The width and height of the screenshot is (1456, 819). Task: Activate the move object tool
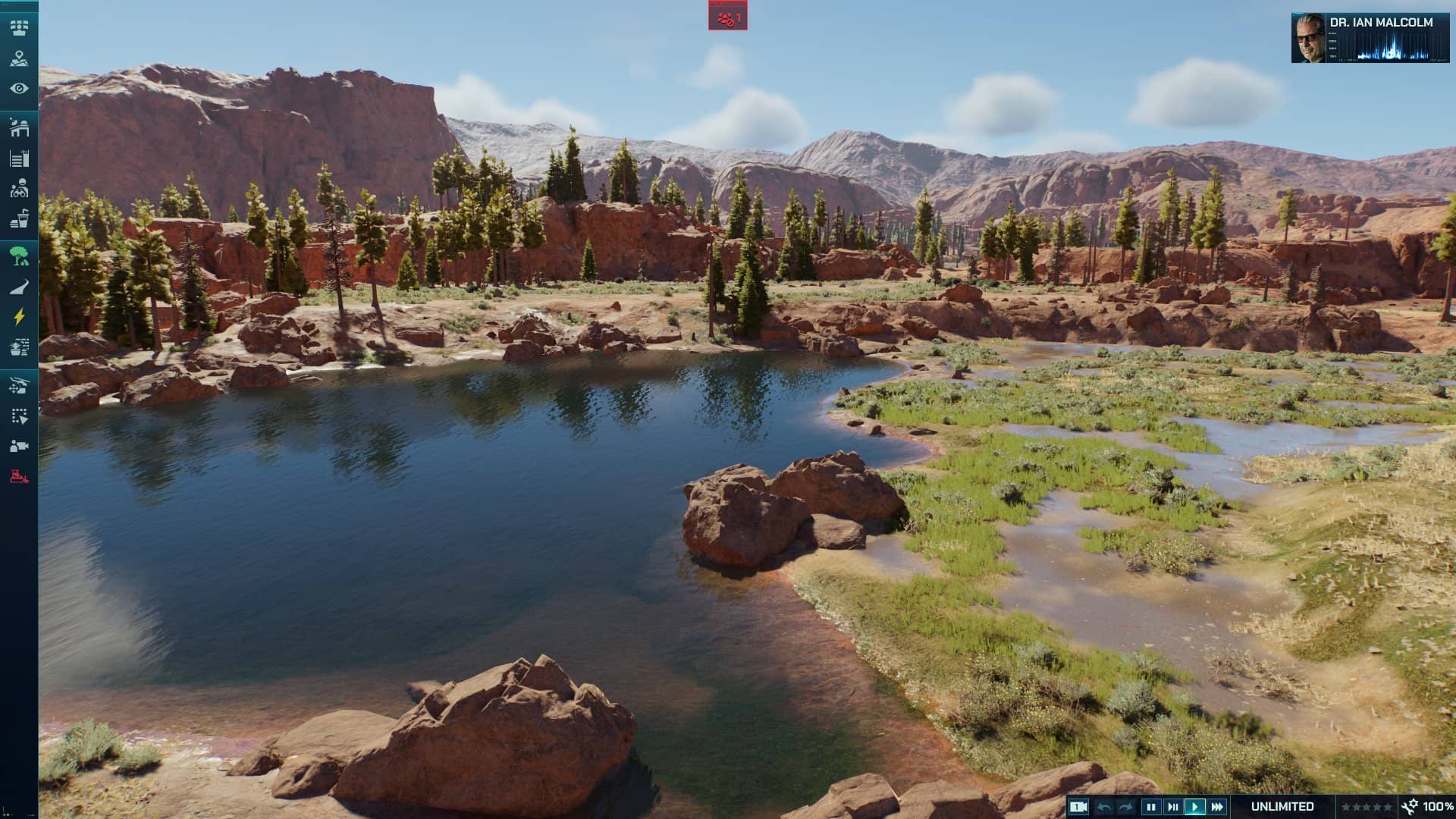(x=19, y=385)
